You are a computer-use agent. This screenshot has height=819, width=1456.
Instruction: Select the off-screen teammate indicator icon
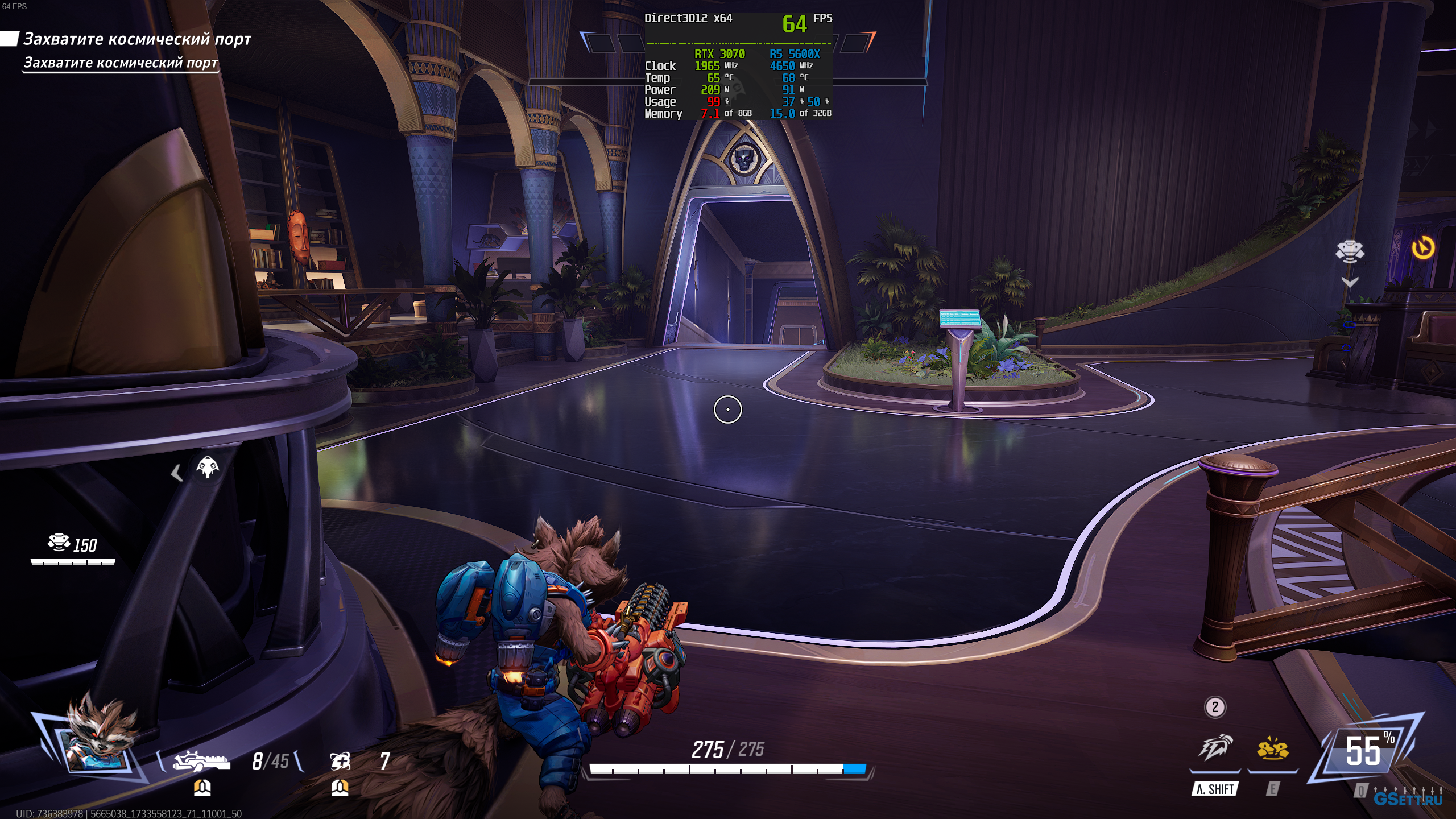[x=207, y=468]
